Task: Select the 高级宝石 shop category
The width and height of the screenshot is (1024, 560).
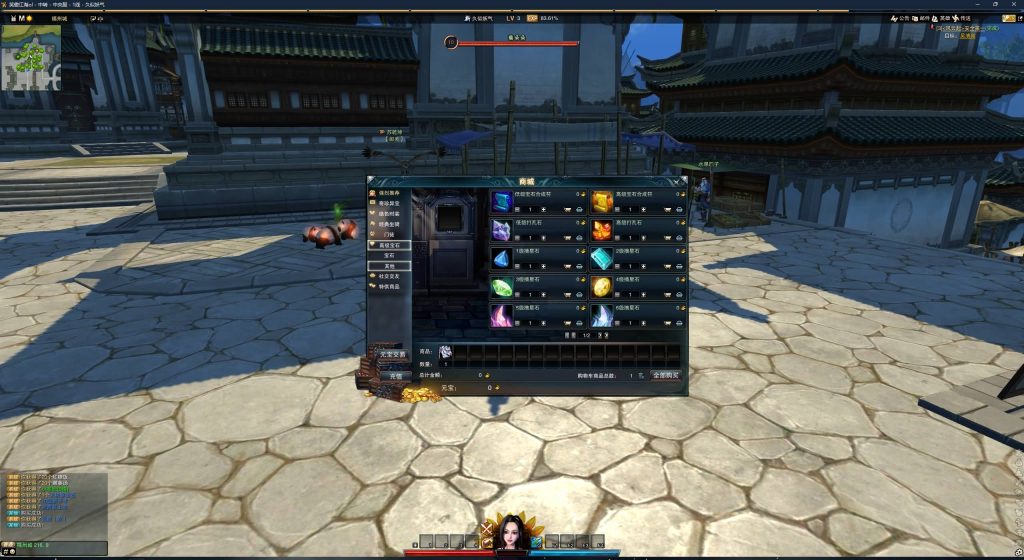Action: coord(390,244)
